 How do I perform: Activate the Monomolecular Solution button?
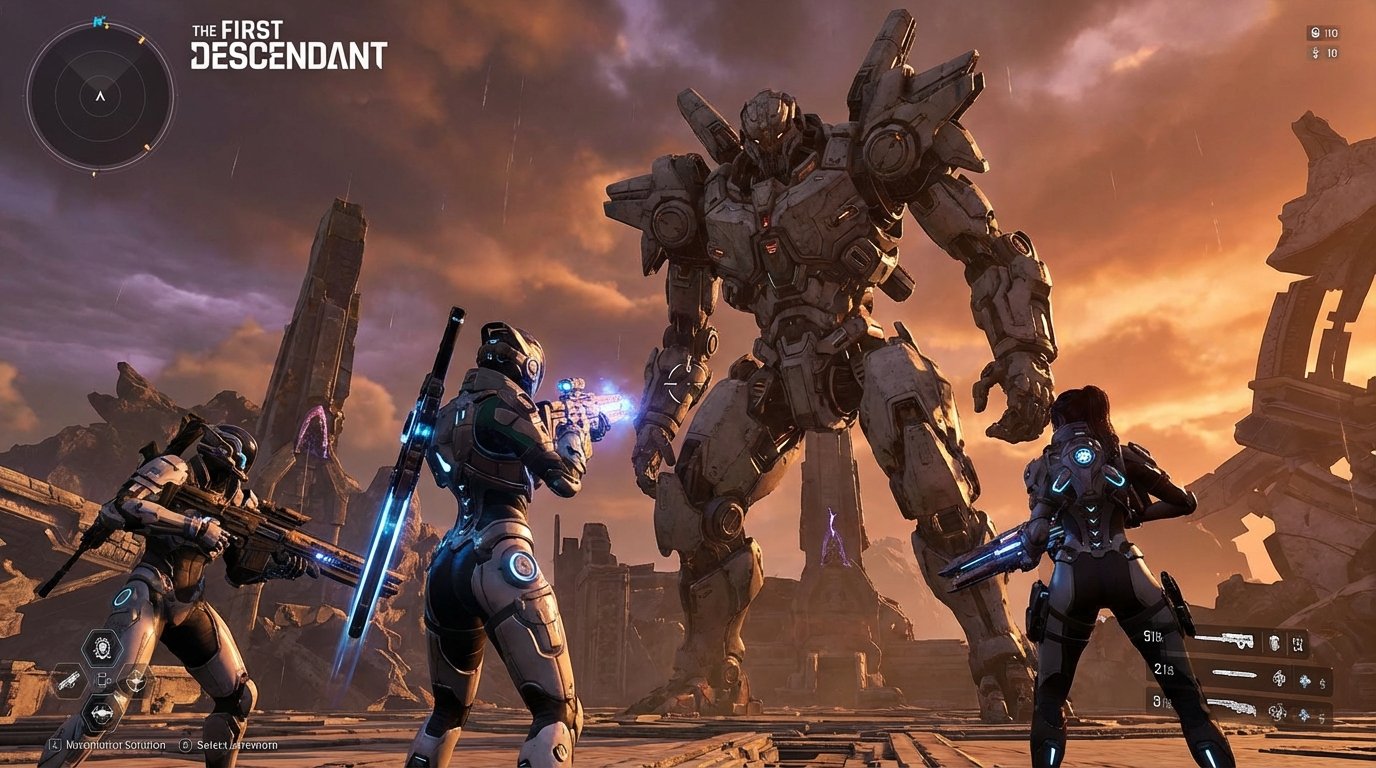coord(110,744)
